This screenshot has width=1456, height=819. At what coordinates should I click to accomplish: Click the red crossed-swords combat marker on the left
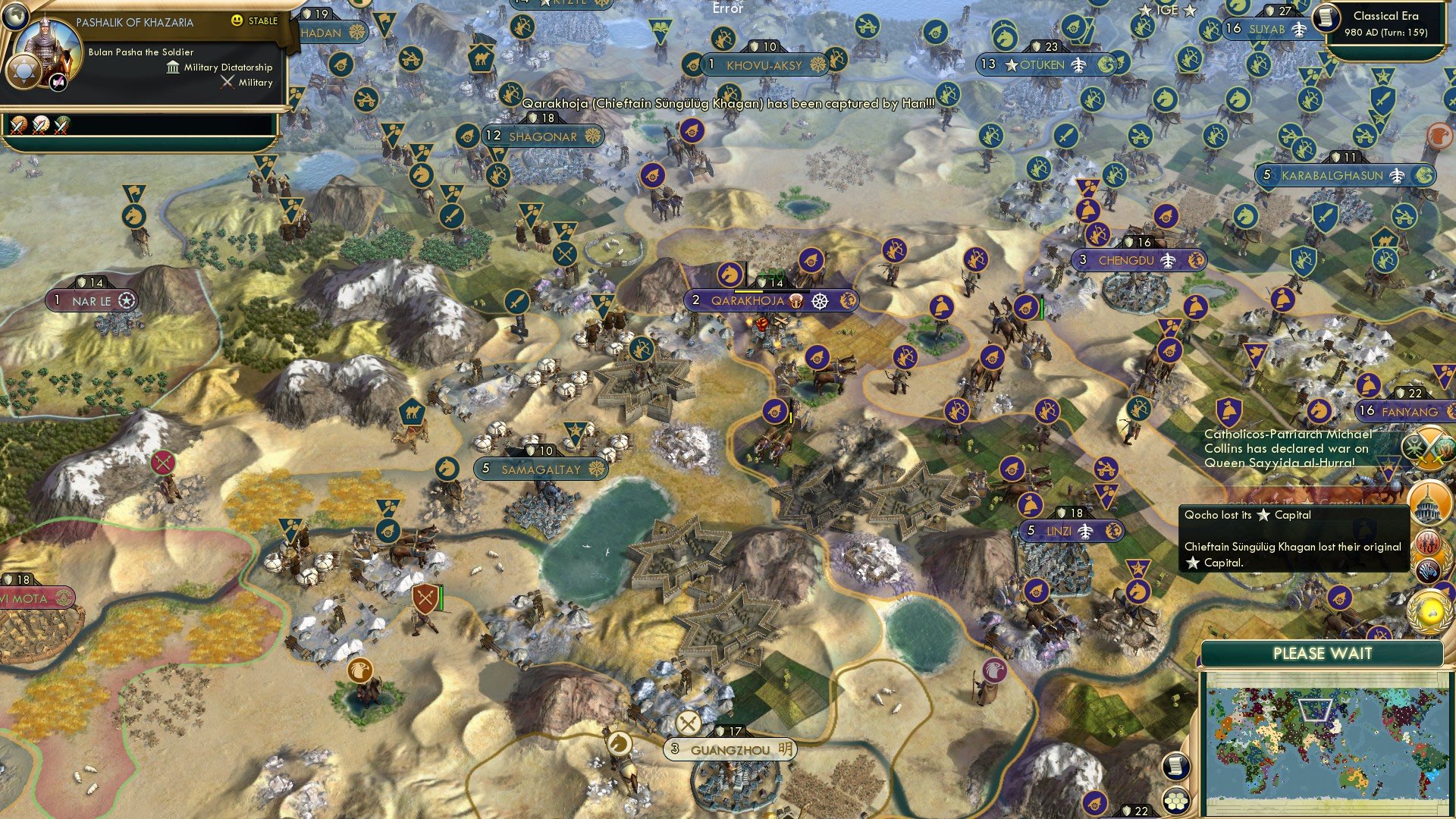point(162,461)
